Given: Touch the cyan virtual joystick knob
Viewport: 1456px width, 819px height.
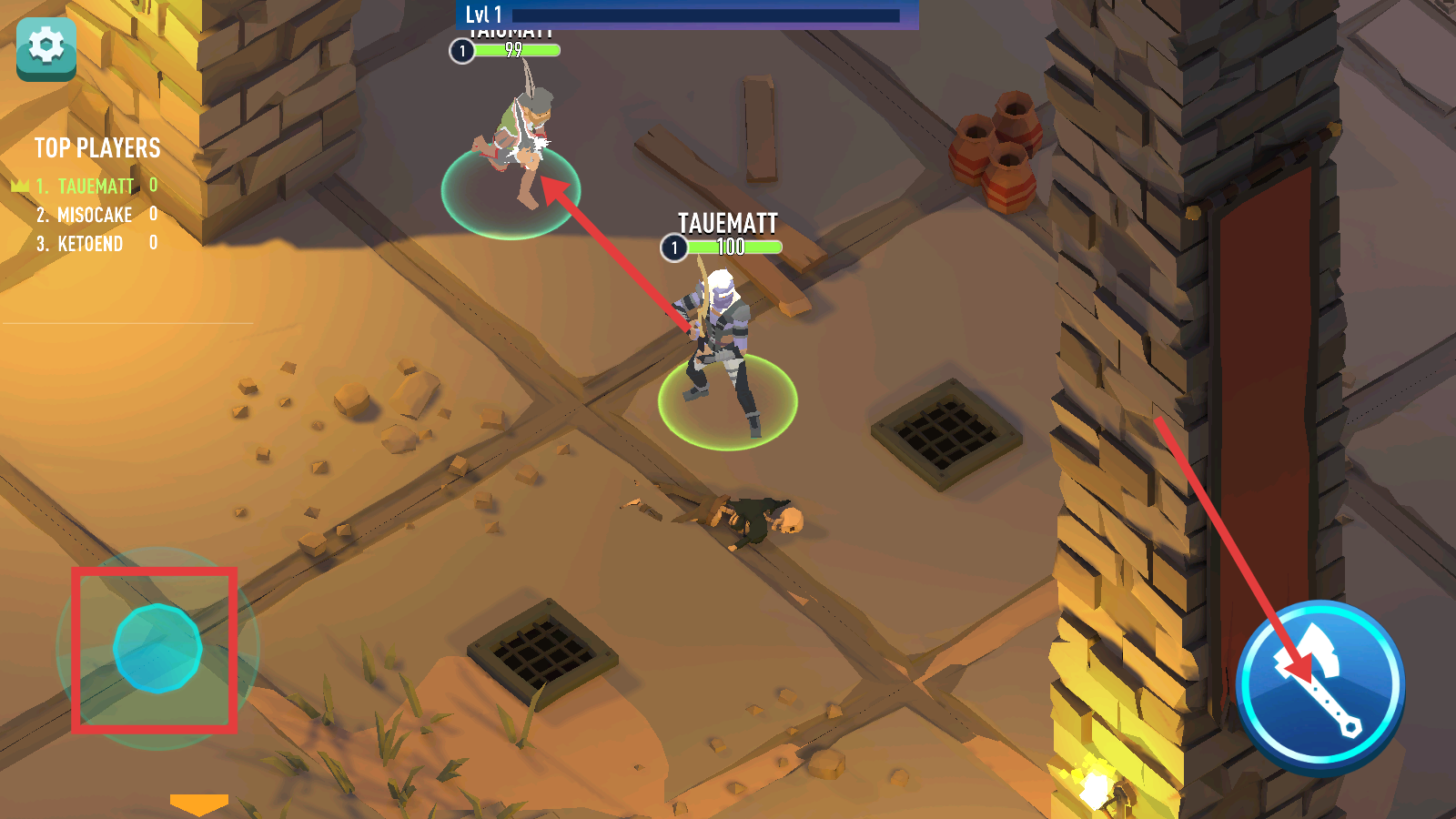Looking at the screenshot, I should click(157, 649).
